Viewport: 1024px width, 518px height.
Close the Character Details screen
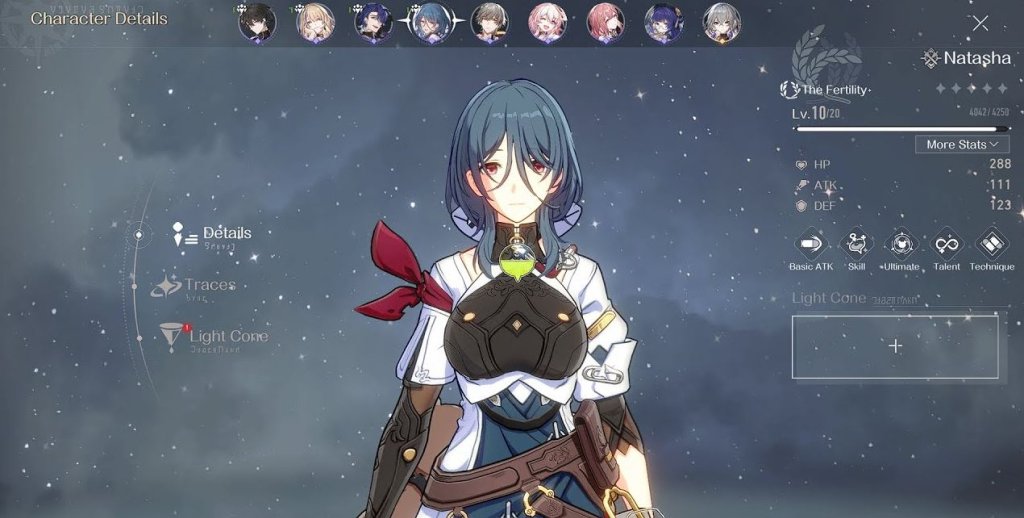tap(980, 23)
